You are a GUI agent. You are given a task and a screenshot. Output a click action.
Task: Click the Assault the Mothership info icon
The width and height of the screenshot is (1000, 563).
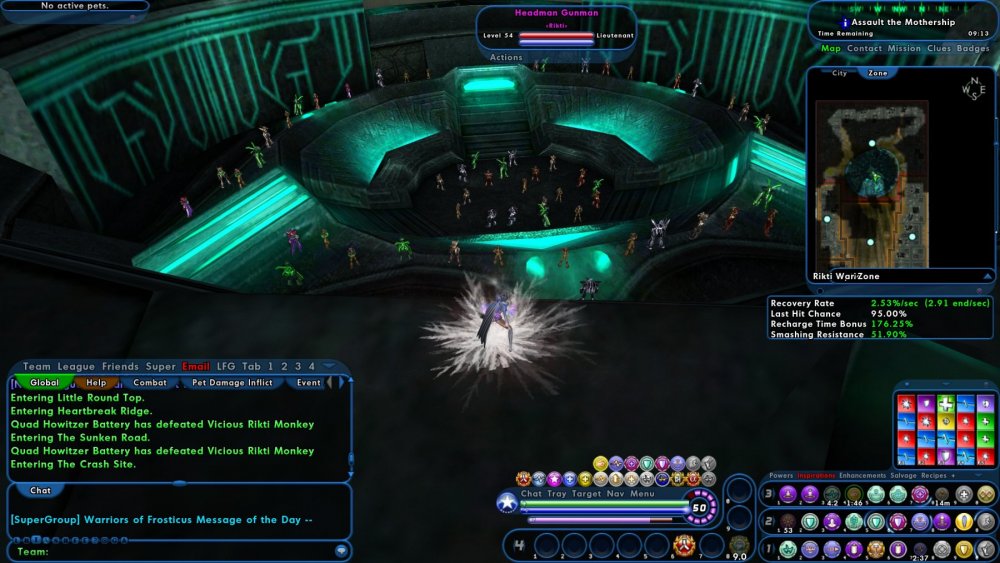coord(845,22)
